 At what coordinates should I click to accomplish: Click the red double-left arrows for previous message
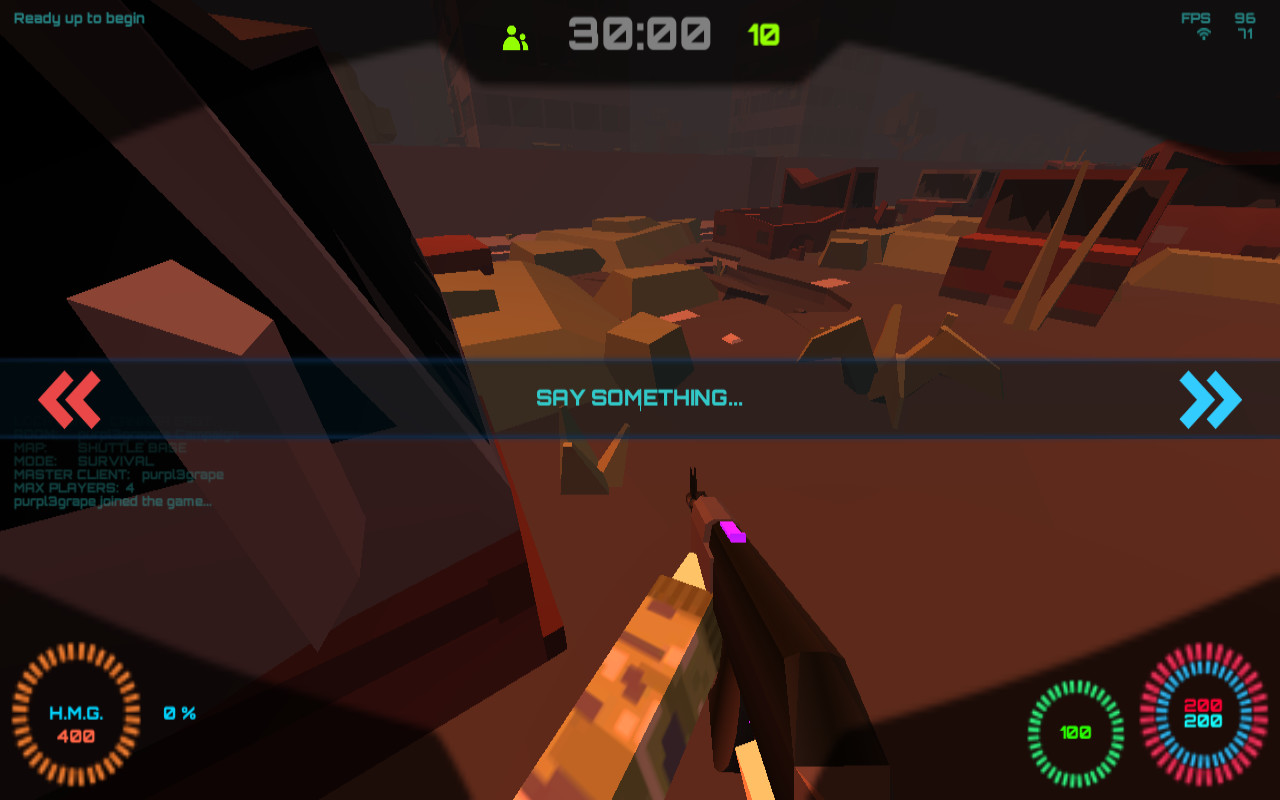70,400
